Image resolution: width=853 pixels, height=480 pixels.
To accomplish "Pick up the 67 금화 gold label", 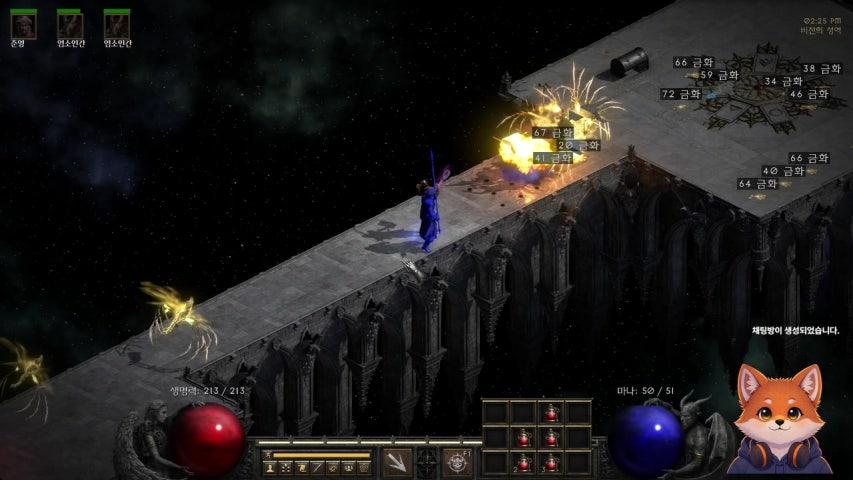I will (553, 132).
